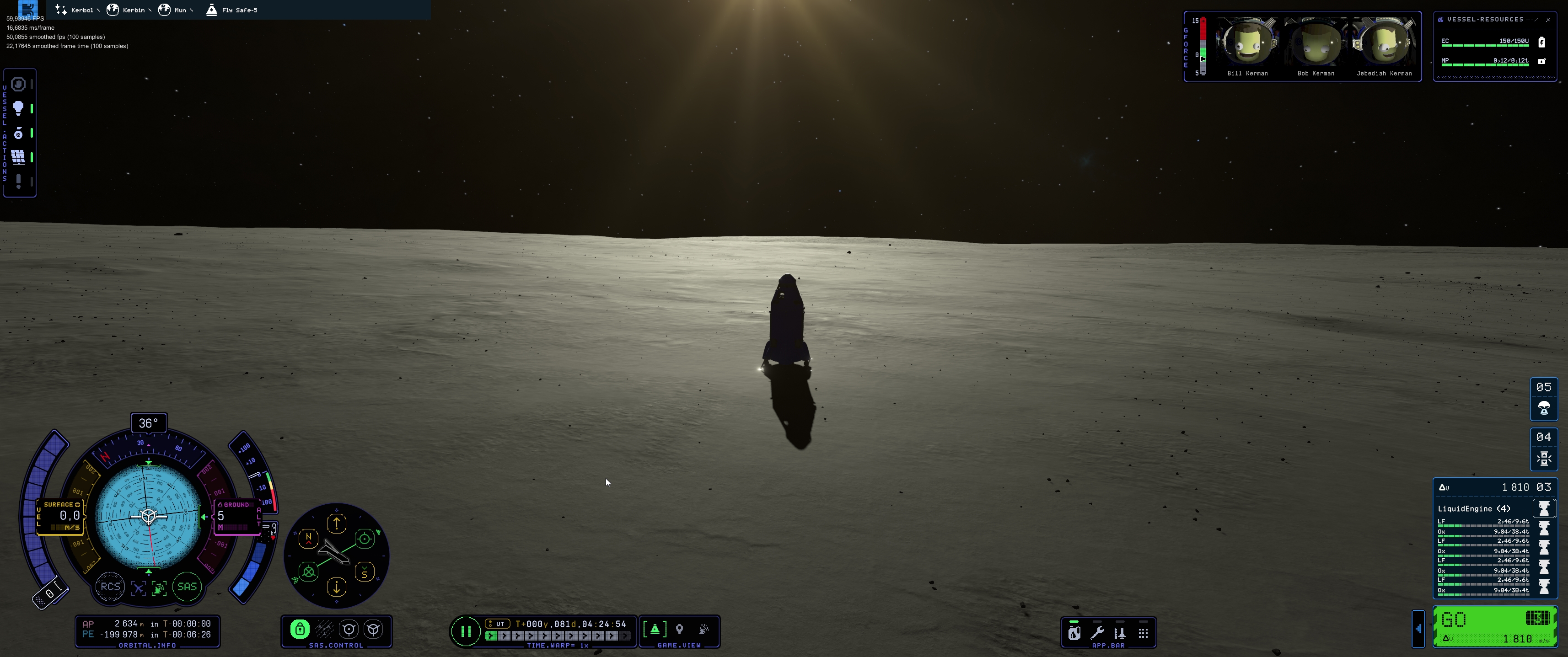This screenshot has height=657, width=1568.
Task: Switch to map view via the location pin
Action: (679, 629)
